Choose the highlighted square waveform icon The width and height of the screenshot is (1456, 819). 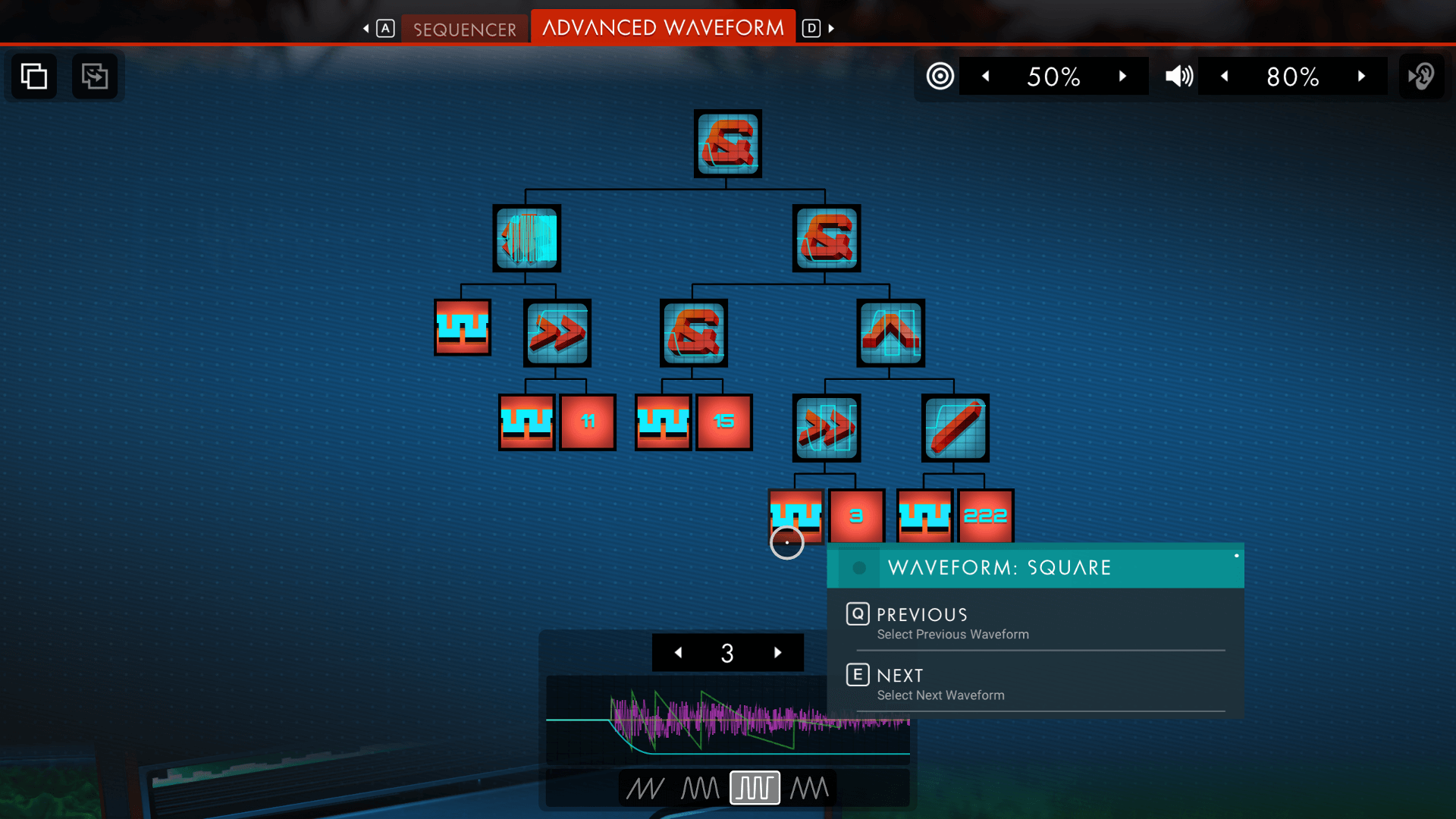[x=755, y=788]
